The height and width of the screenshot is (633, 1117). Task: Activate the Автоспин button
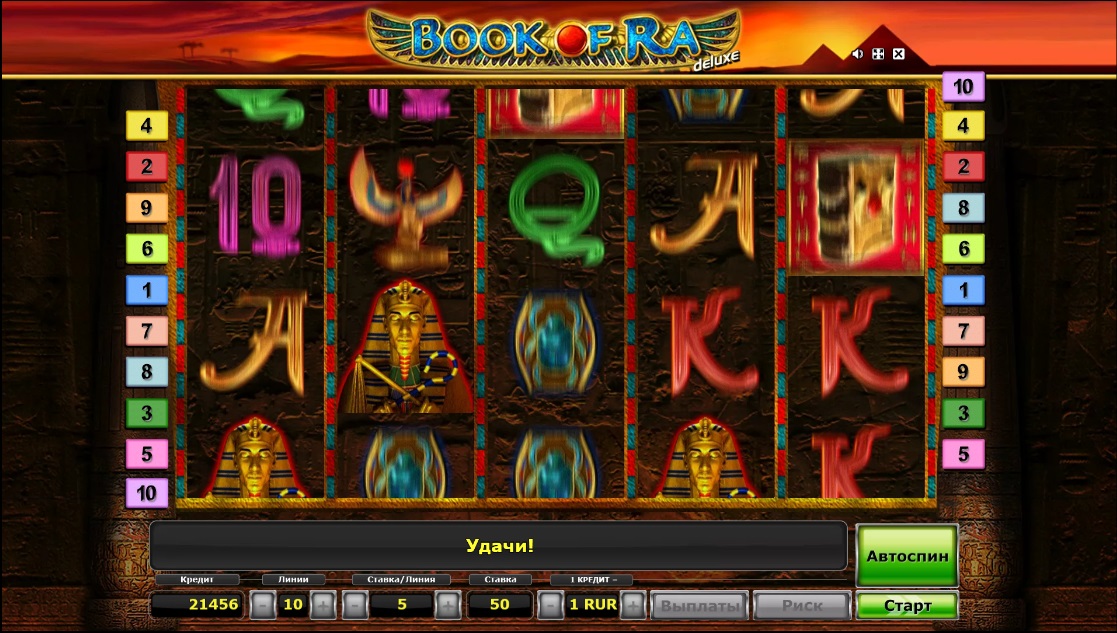(907, 556)
